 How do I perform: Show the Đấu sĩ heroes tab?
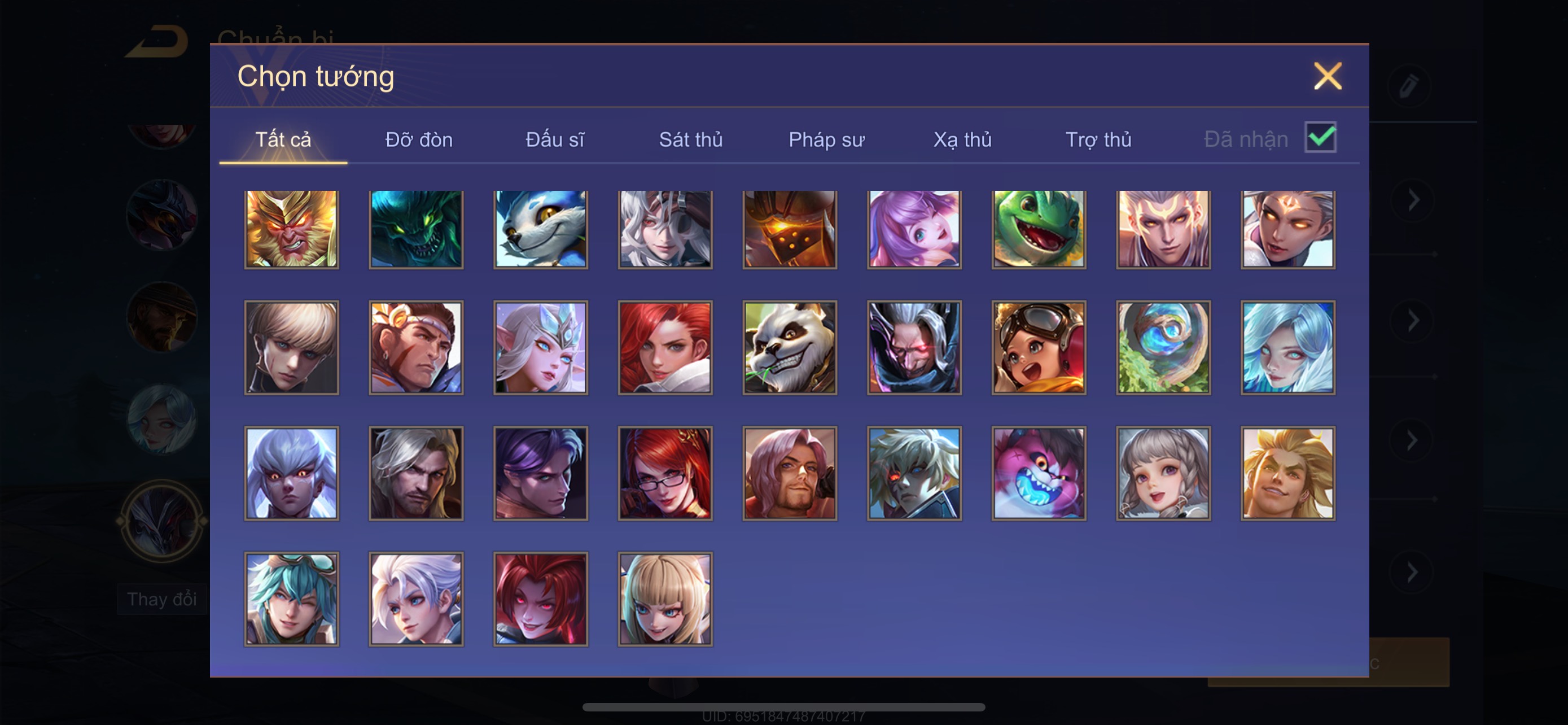coord(554,140)
